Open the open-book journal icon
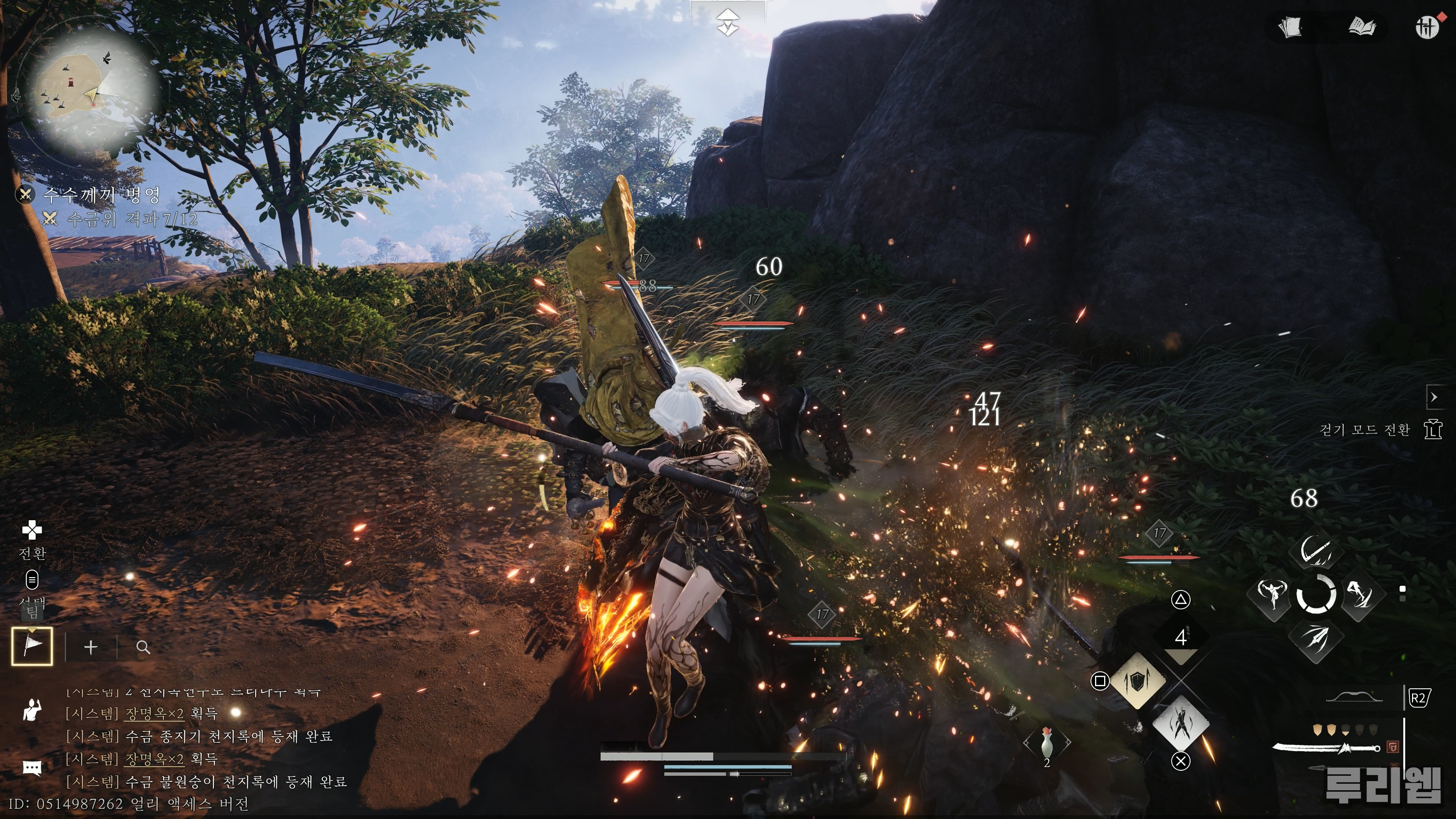Screen dimensions: 1456x819 (1362, 27)
